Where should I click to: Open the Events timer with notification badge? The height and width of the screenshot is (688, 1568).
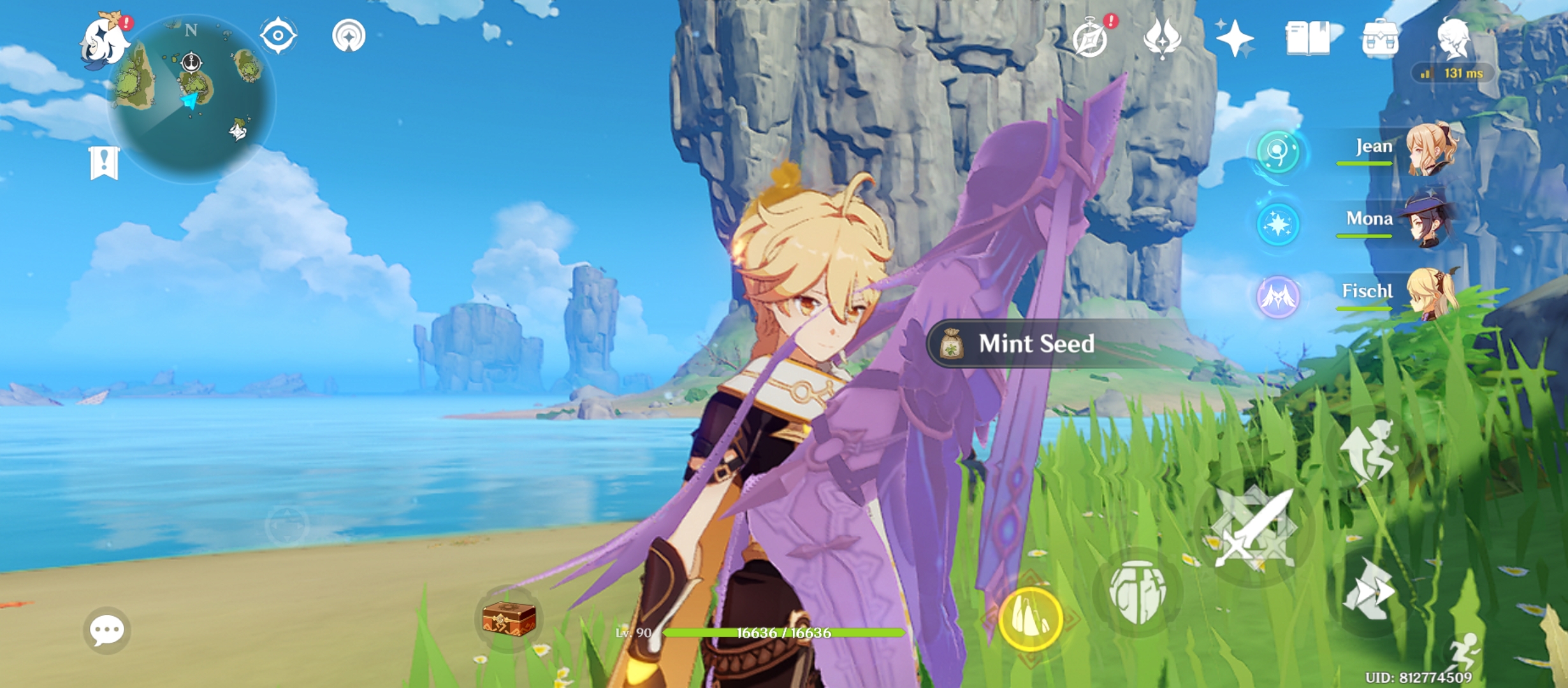pos(1092,38)
